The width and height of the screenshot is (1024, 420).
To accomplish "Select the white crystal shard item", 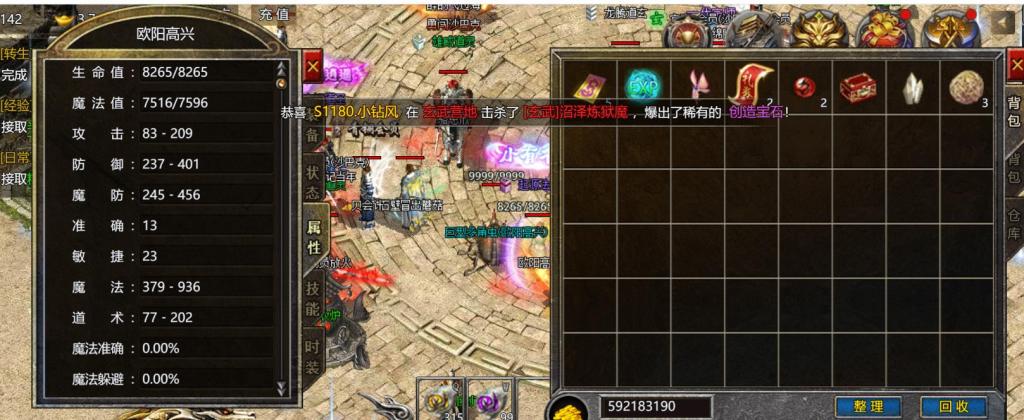I will 912,86.
